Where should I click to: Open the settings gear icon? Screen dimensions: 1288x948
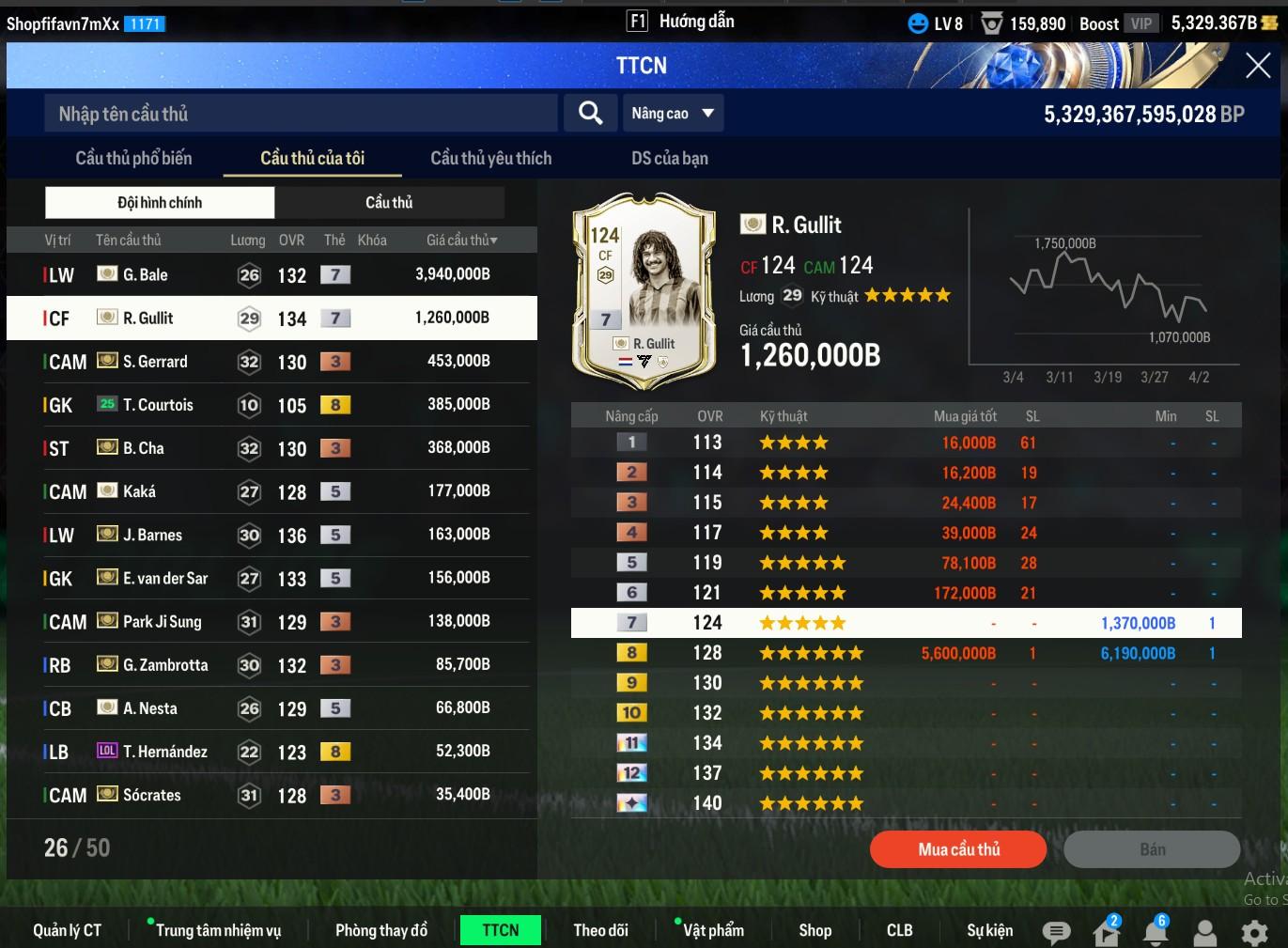click(x=1254, y=932)
